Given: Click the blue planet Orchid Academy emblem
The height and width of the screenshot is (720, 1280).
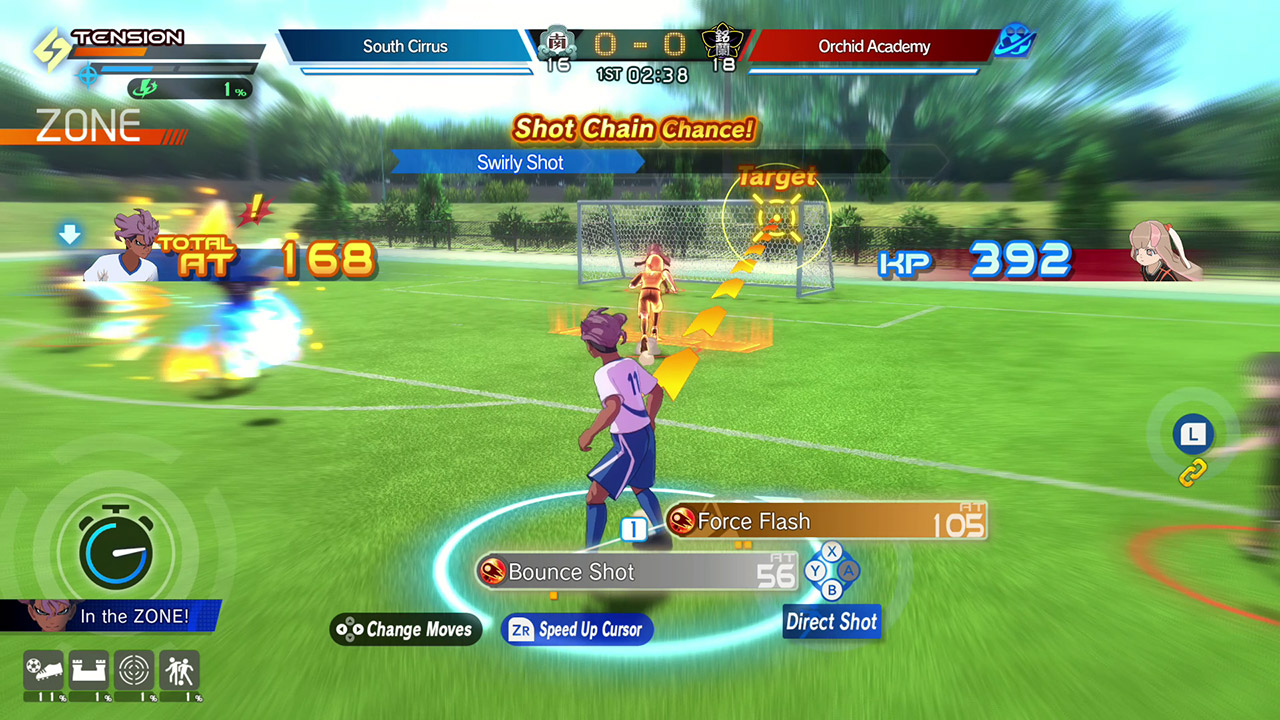Looking at the screenshot, I should click(1016, 41).
